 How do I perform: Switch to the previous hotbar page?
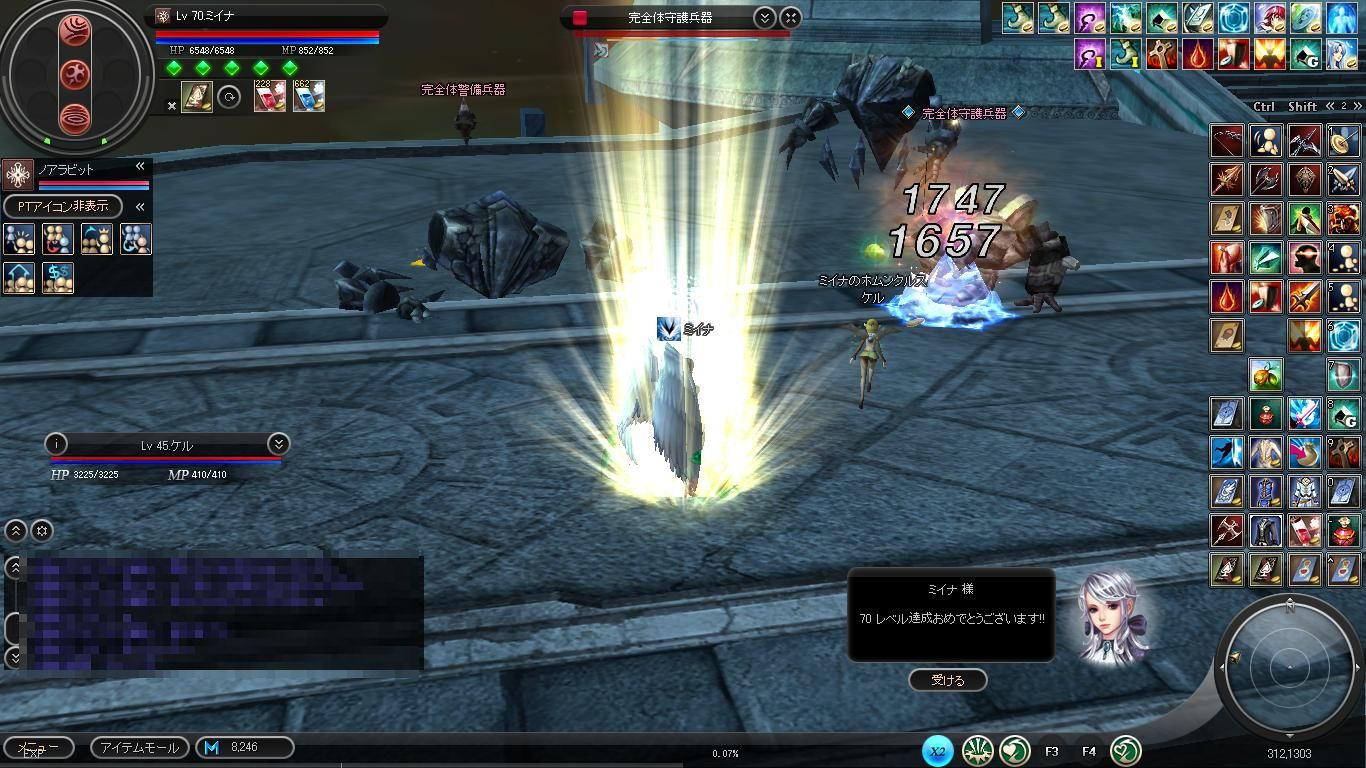click(x=1331, y=106)
